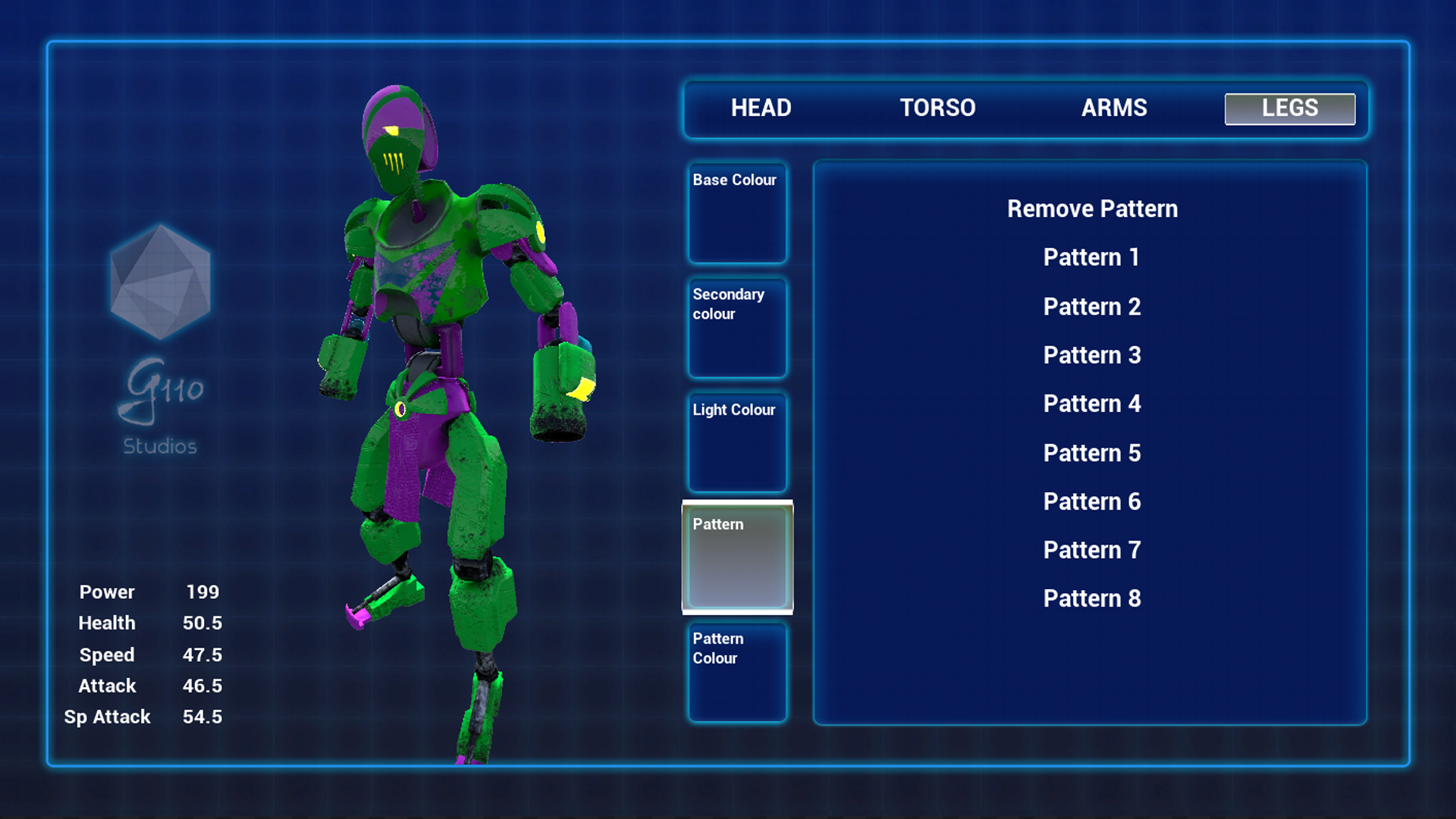Image resolution: width=1456 pixels, height=819 pixels.
Task: Open the TORSO customization tab
Action: click(x=937, y=108)
